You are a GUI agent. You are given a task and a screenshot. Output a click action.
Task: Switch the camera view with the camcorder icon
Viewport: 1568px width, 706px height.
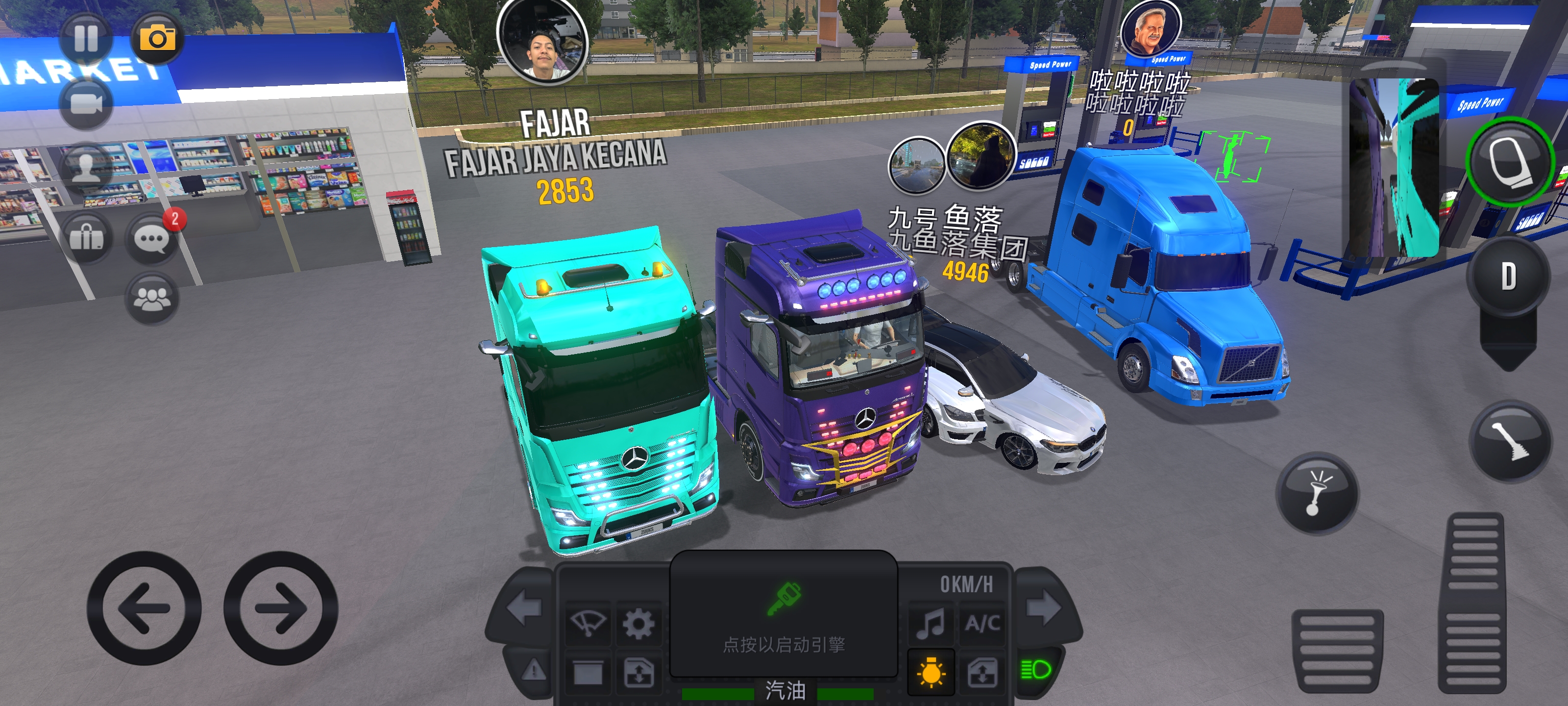86,103
